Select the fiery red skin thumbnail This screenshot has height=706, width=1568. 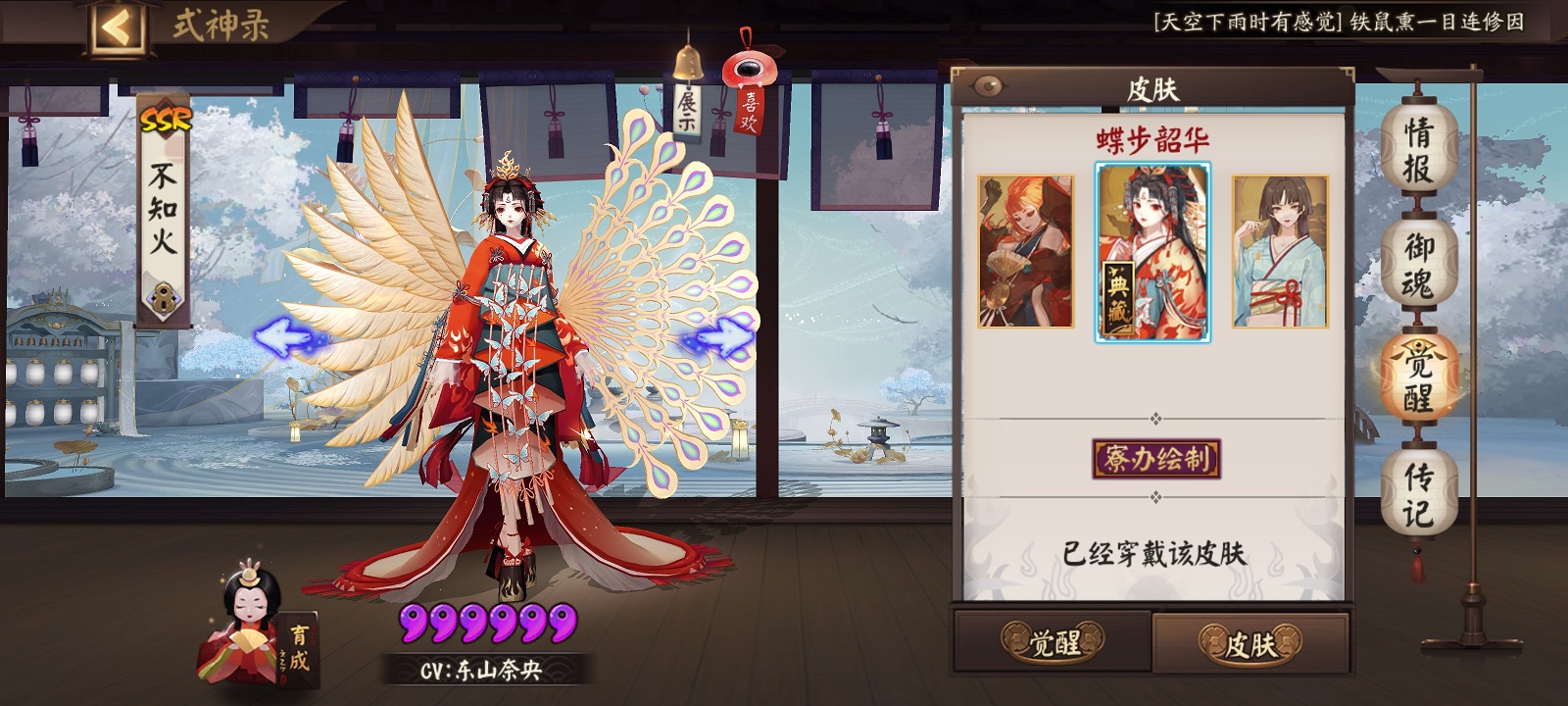[x=1026, y=252]
